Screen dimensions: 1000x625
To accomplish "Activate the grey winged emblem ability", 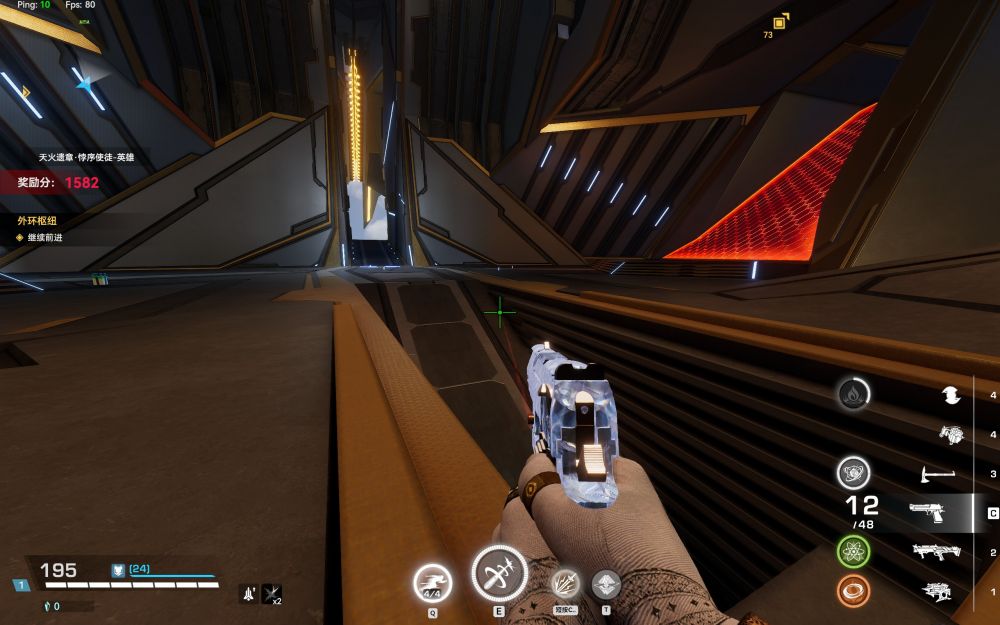I will coord(606,584).
